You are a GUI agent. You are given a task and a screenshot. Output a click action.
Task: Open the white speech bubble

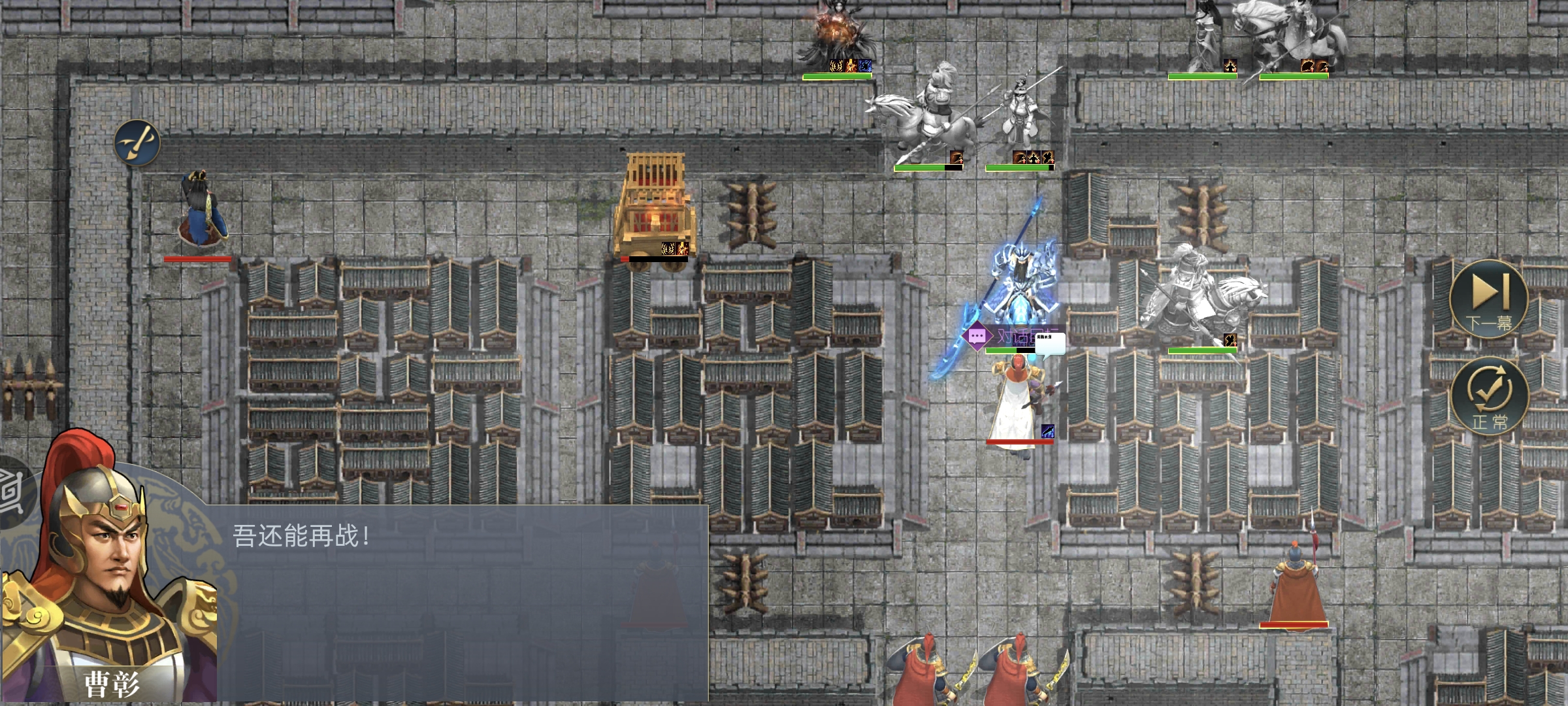[1050, 344]
